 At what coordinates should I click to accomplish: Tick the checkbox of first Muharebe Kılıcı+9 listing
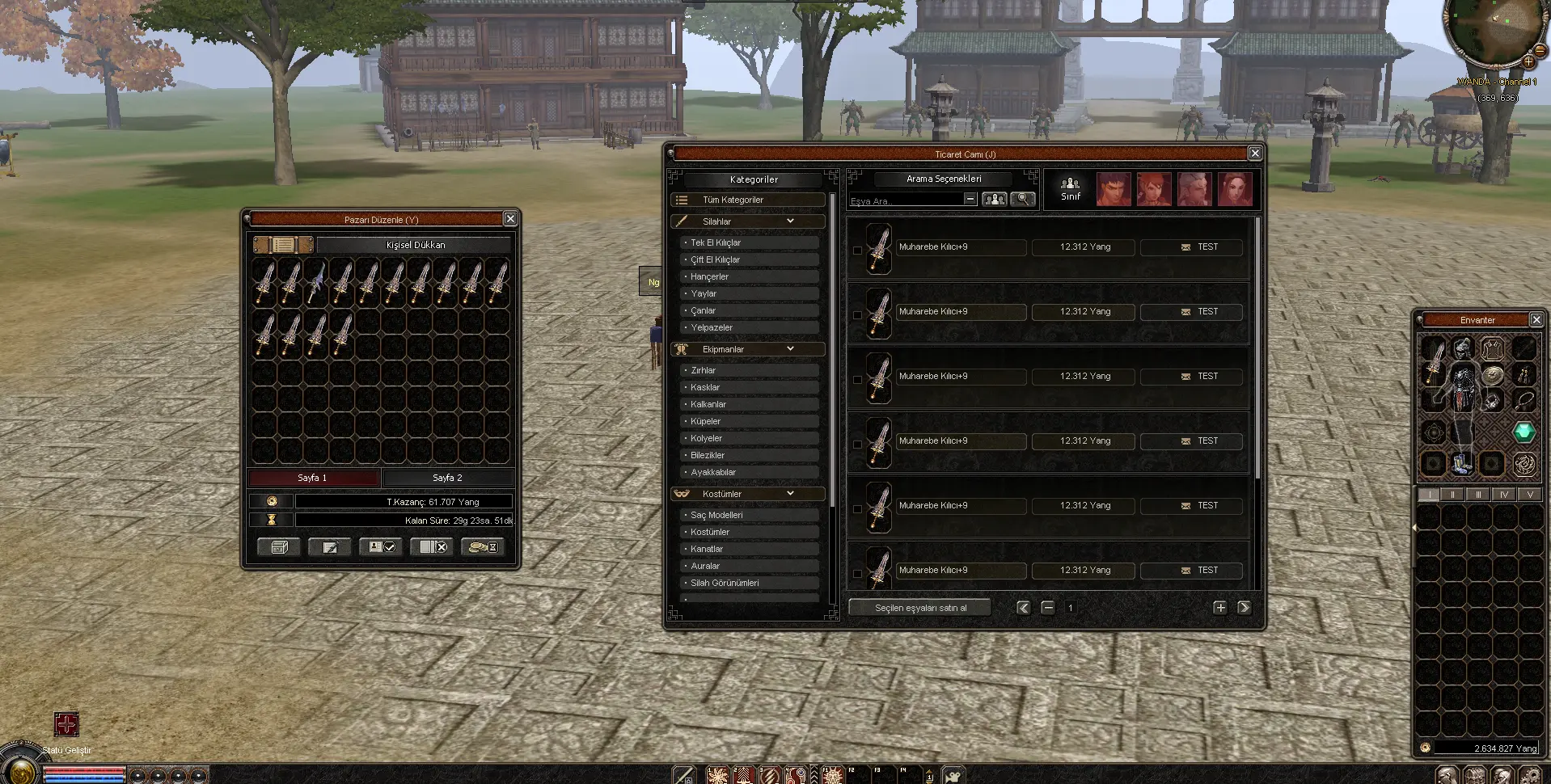(857, 250)
